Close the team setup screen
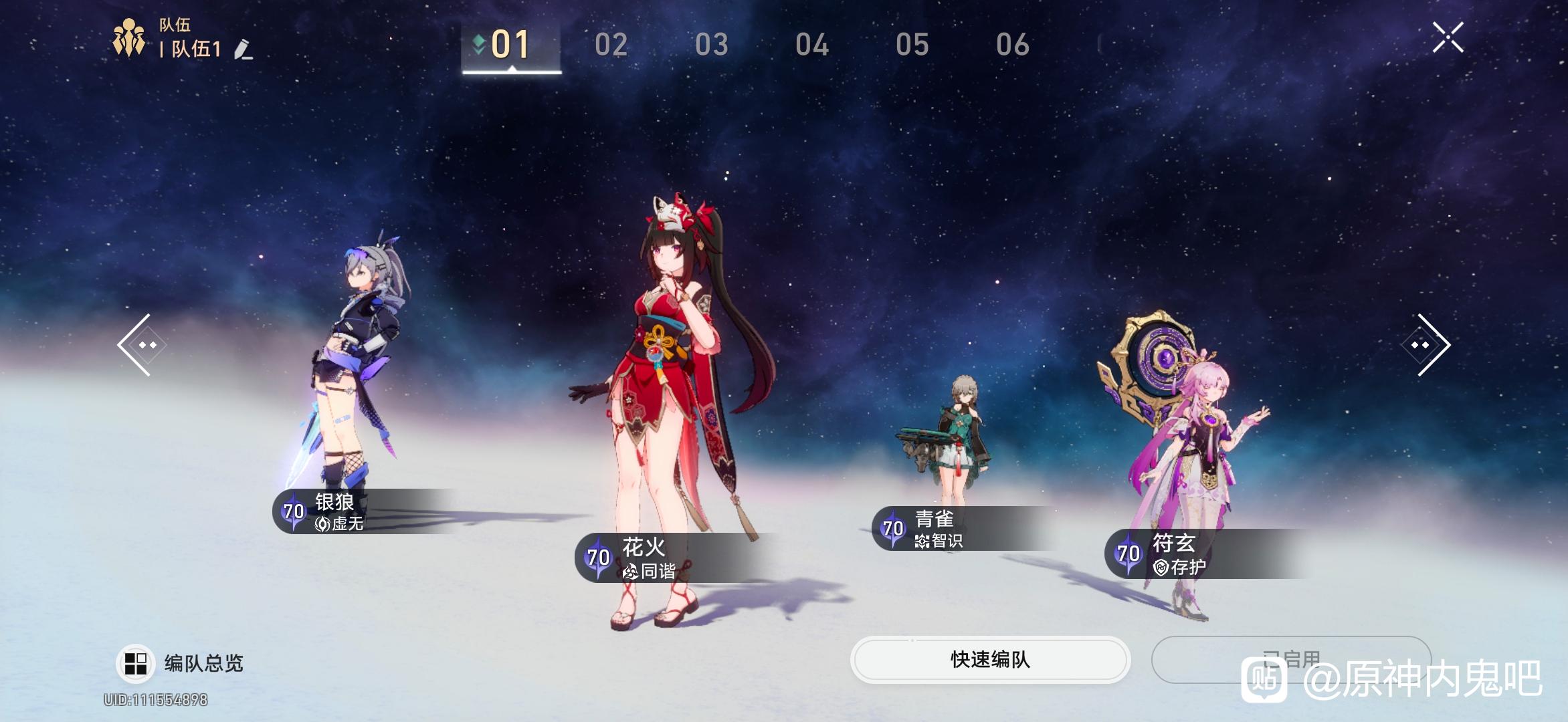 [1448, 37]
